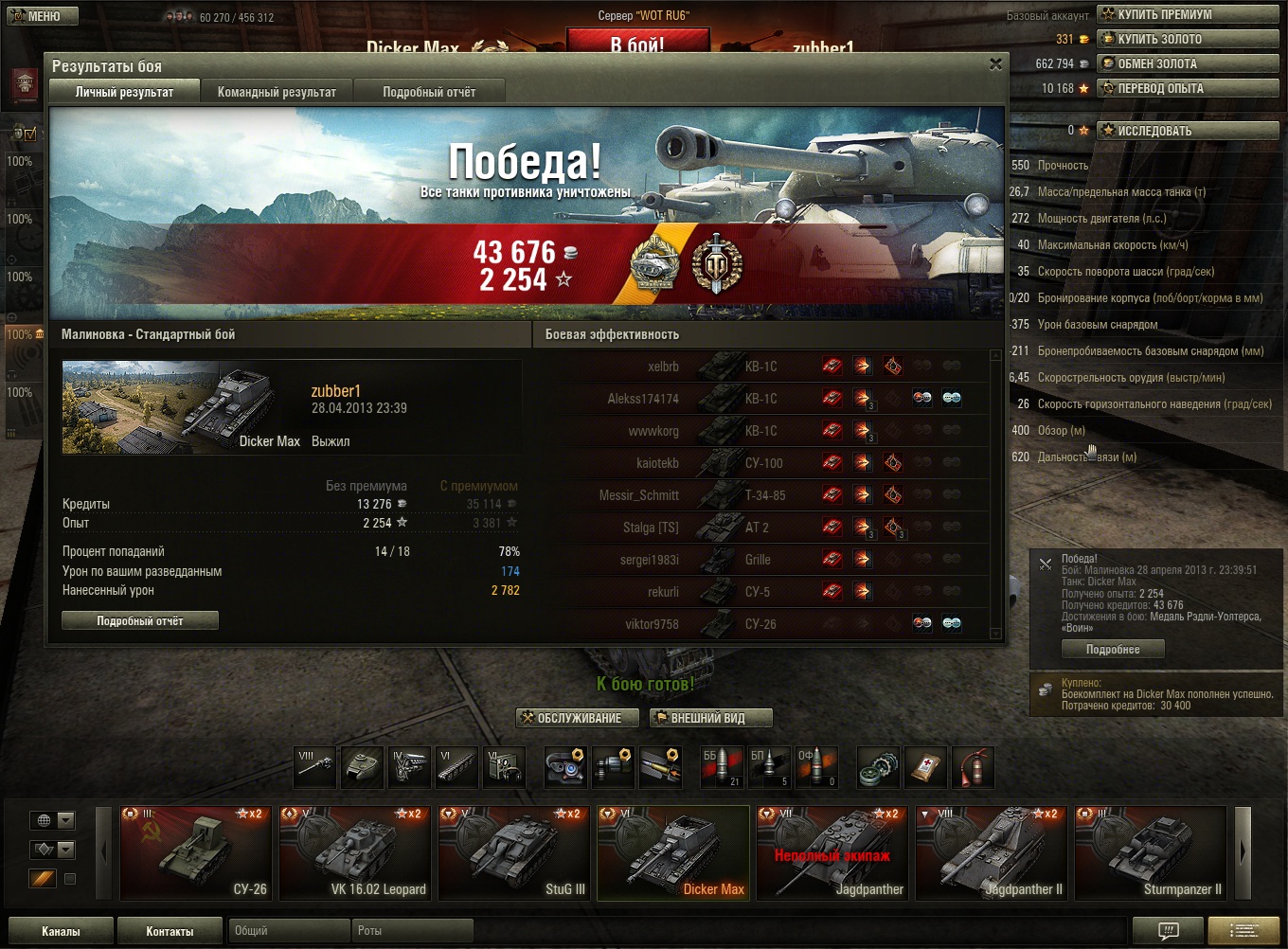Click the Исследовать button
This screenshot has width=1288, height=949.
click(1190, 131)
